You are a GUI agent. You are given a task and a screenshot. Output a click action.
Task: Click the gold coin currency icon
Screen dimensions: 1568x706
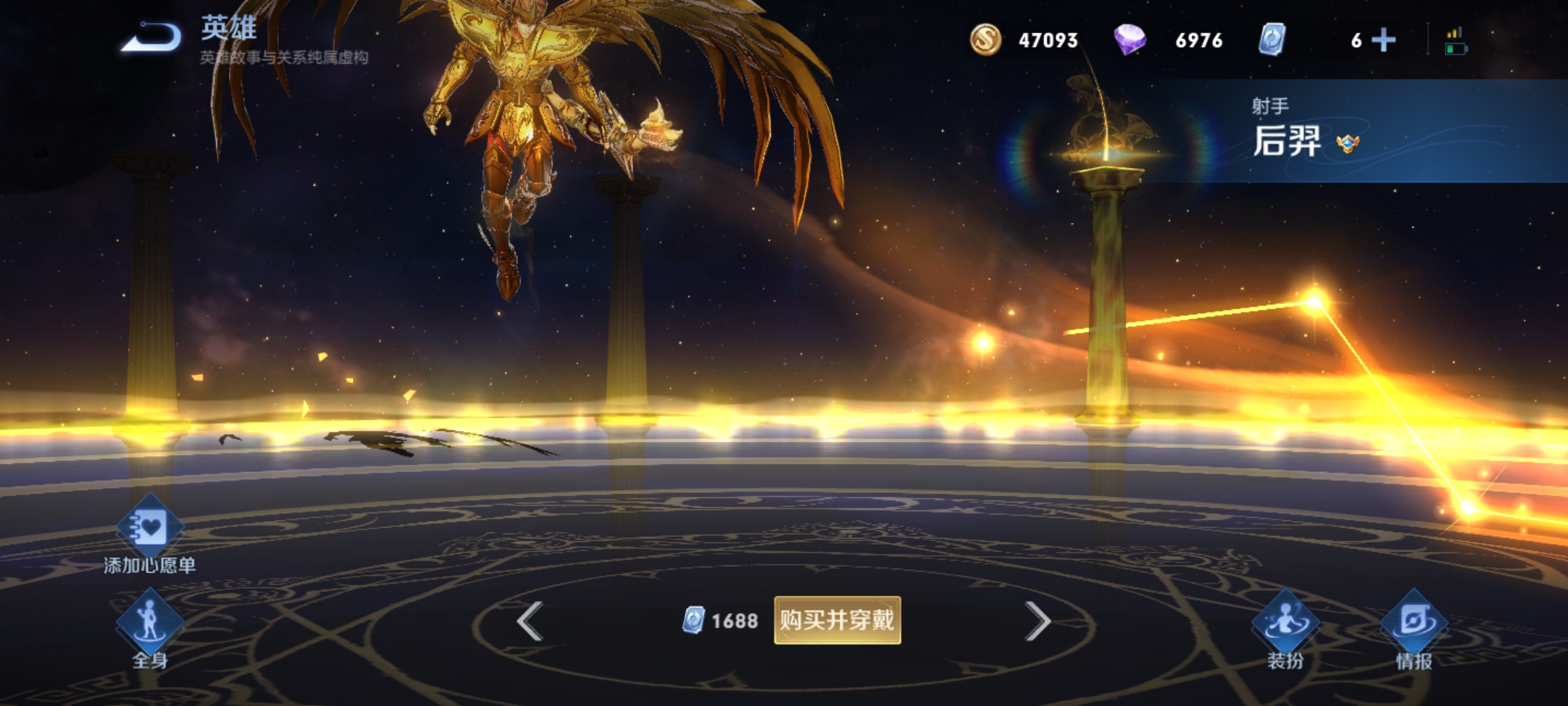(x=985, y=40)
